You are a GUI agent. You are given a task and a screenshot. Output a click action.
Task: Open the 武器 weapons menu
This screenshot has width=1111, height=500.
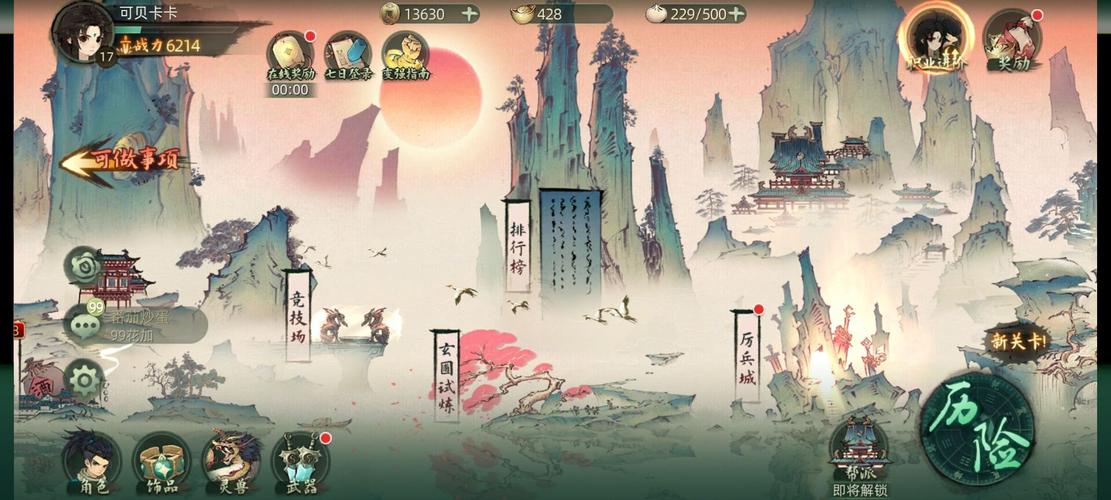[x=300, y=461]
